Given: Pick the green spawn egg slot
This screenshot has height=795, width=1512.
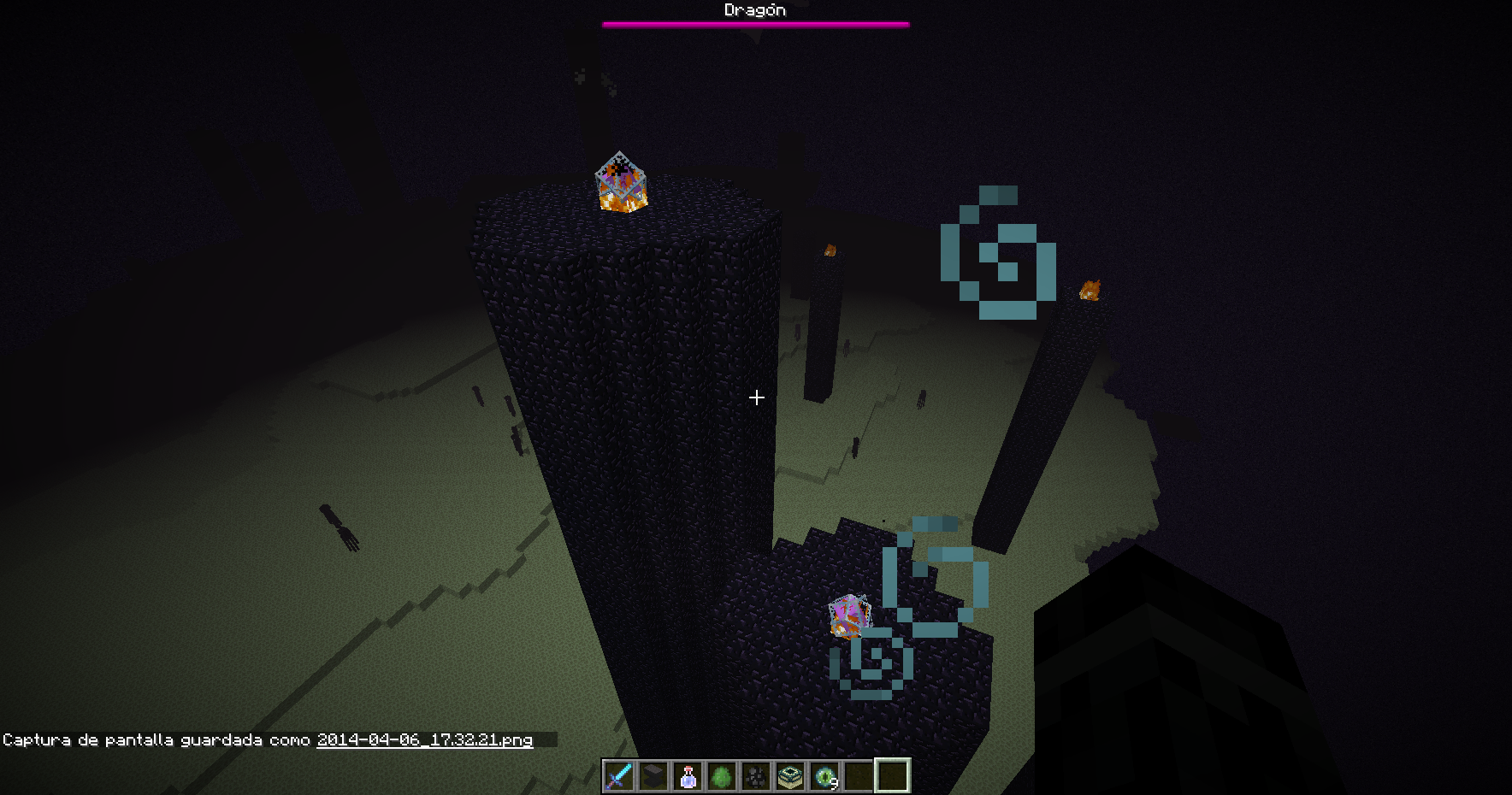Looking at the screenshot, I should [722, 776].
